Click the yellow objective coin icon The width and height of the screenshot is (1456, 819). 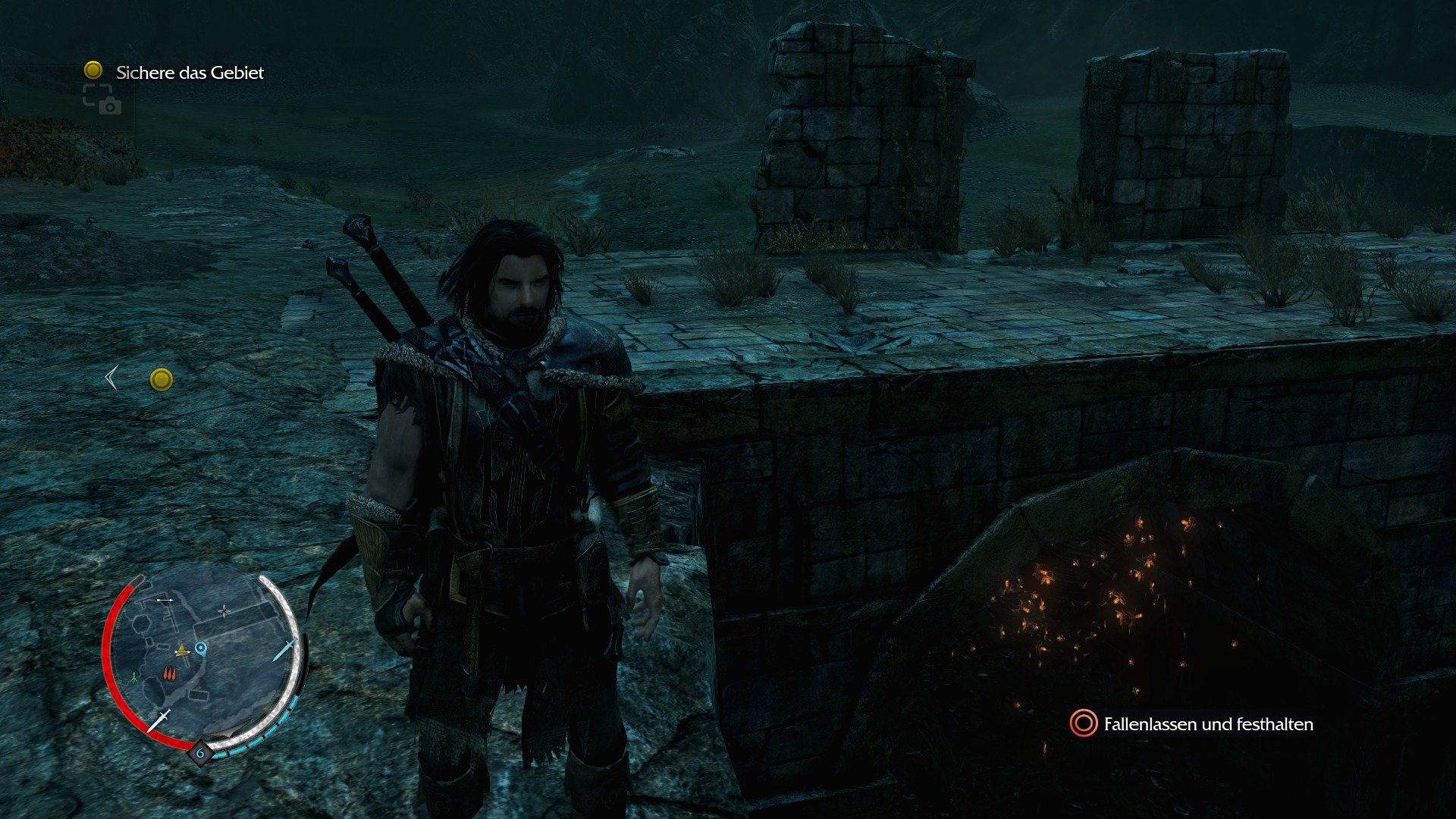93,73
